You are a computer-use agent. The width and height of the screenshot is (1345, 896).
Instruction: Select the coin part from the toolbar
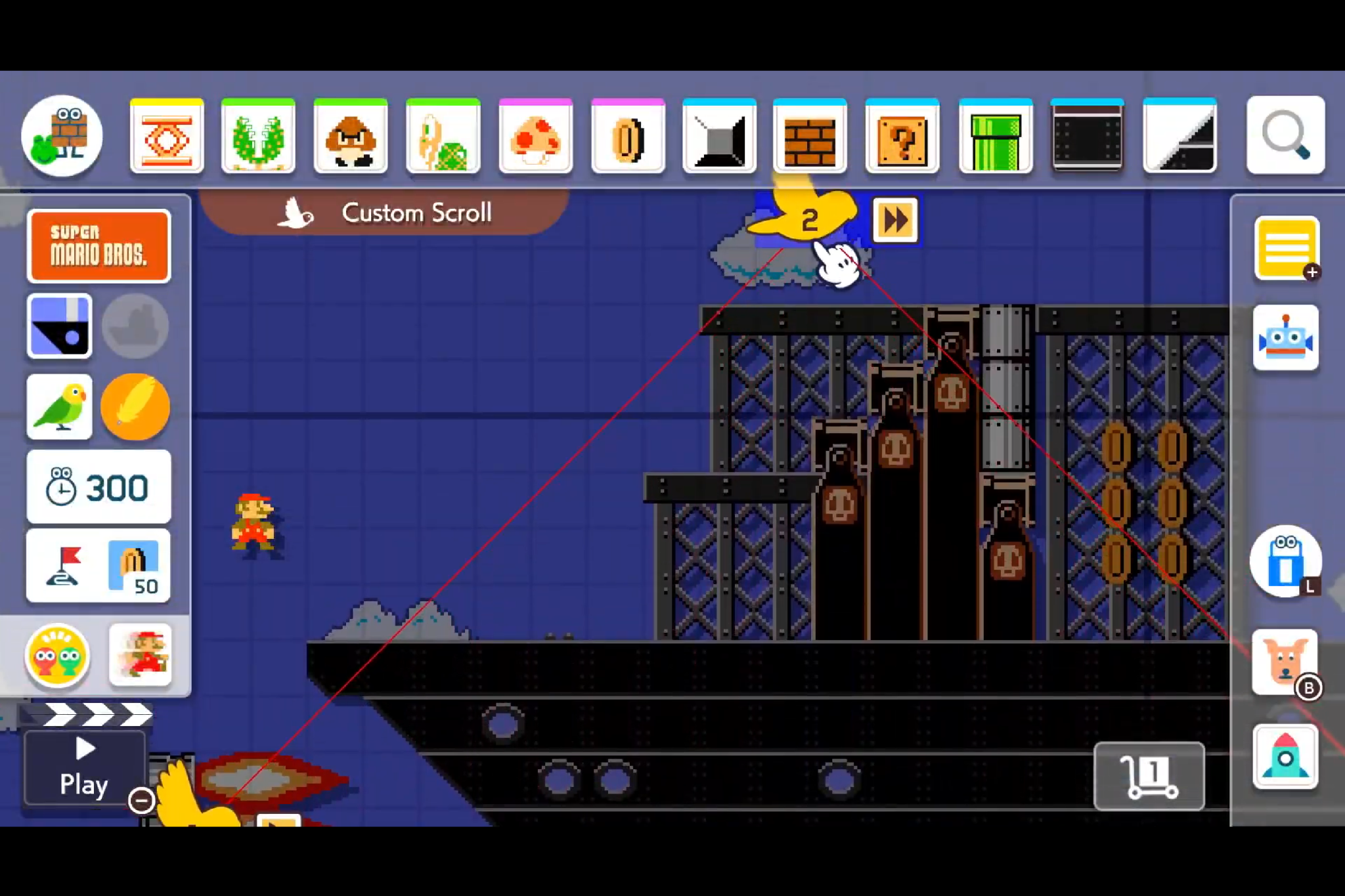tap(627, 136)
